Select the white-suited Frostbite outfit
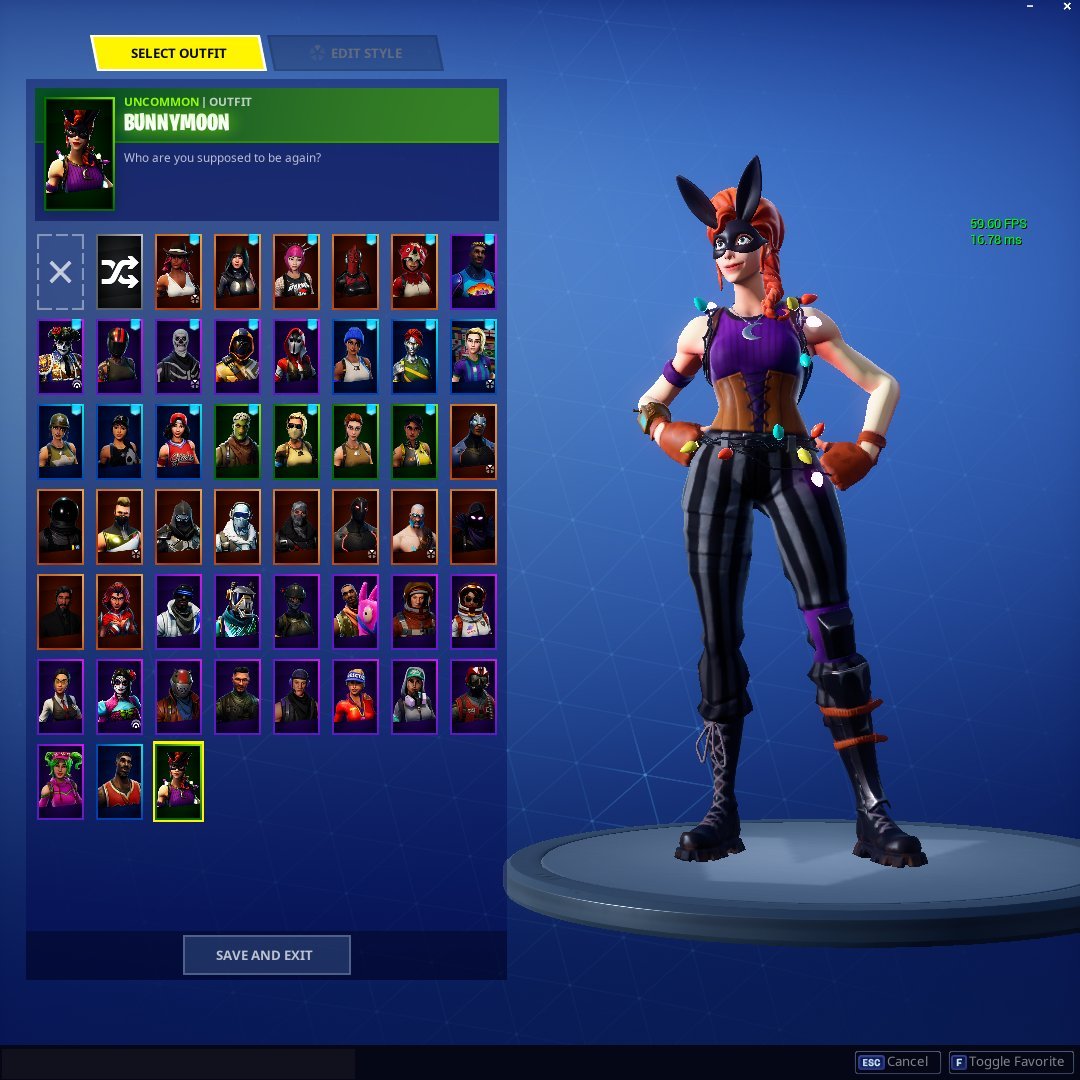Image resolution: width=1080 pixels, height=1080 pixels. click(x=237, y=527)
